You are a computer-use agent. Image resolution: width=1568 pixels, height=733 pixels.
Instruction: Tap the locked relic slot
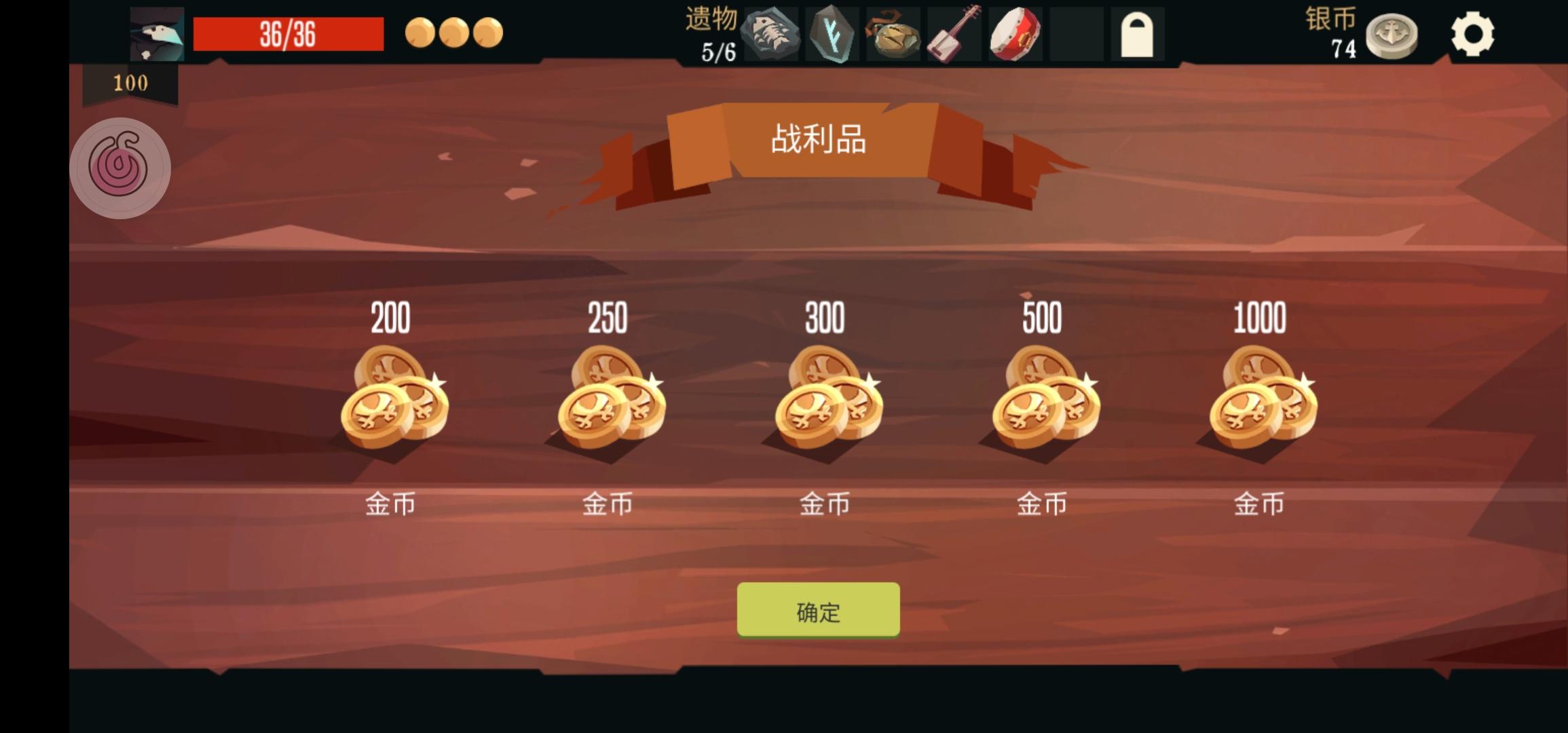tap(1137, 33)
